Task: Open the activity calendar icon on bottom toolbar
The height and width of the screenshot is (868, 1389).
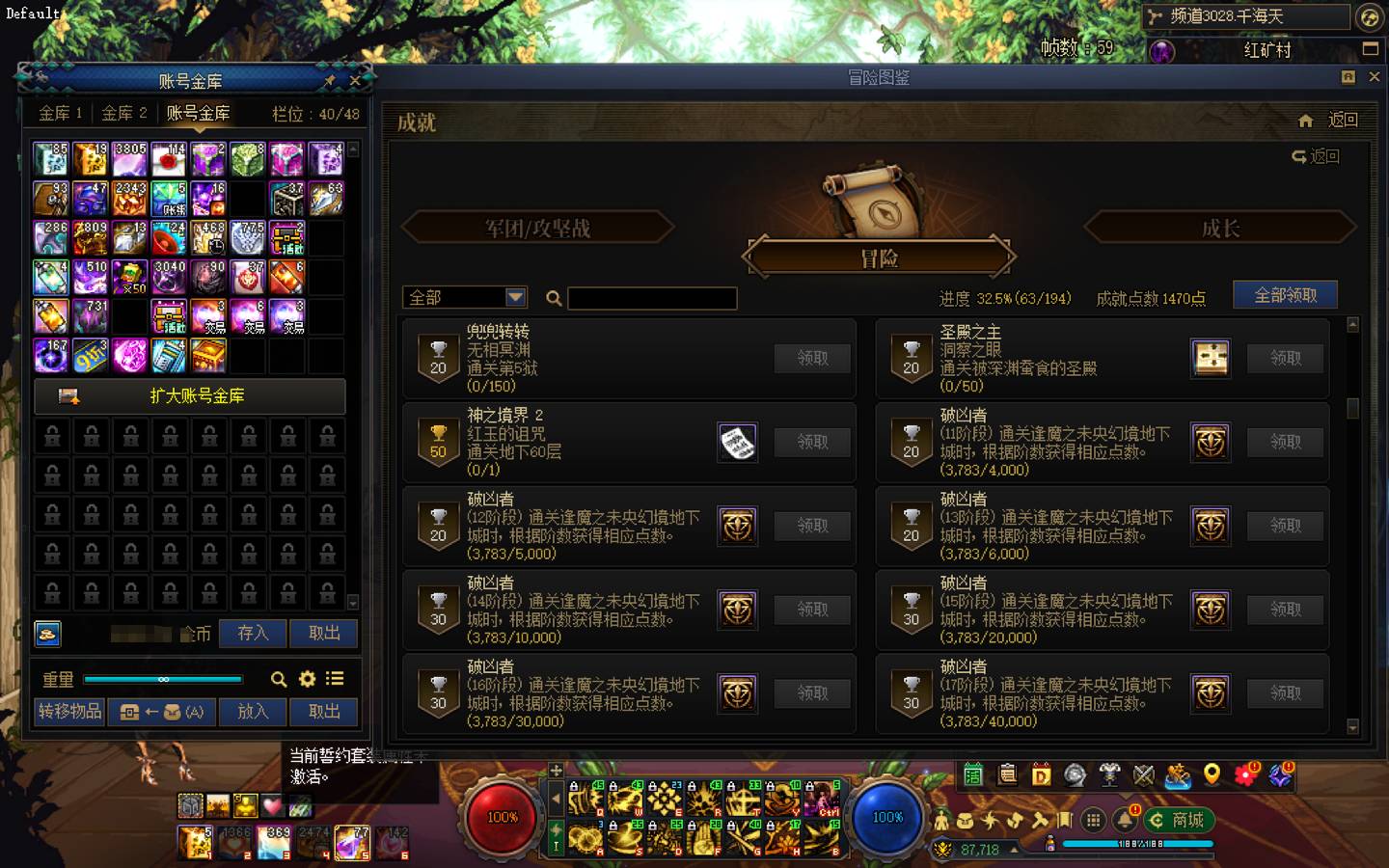Action: coord(974,774)
